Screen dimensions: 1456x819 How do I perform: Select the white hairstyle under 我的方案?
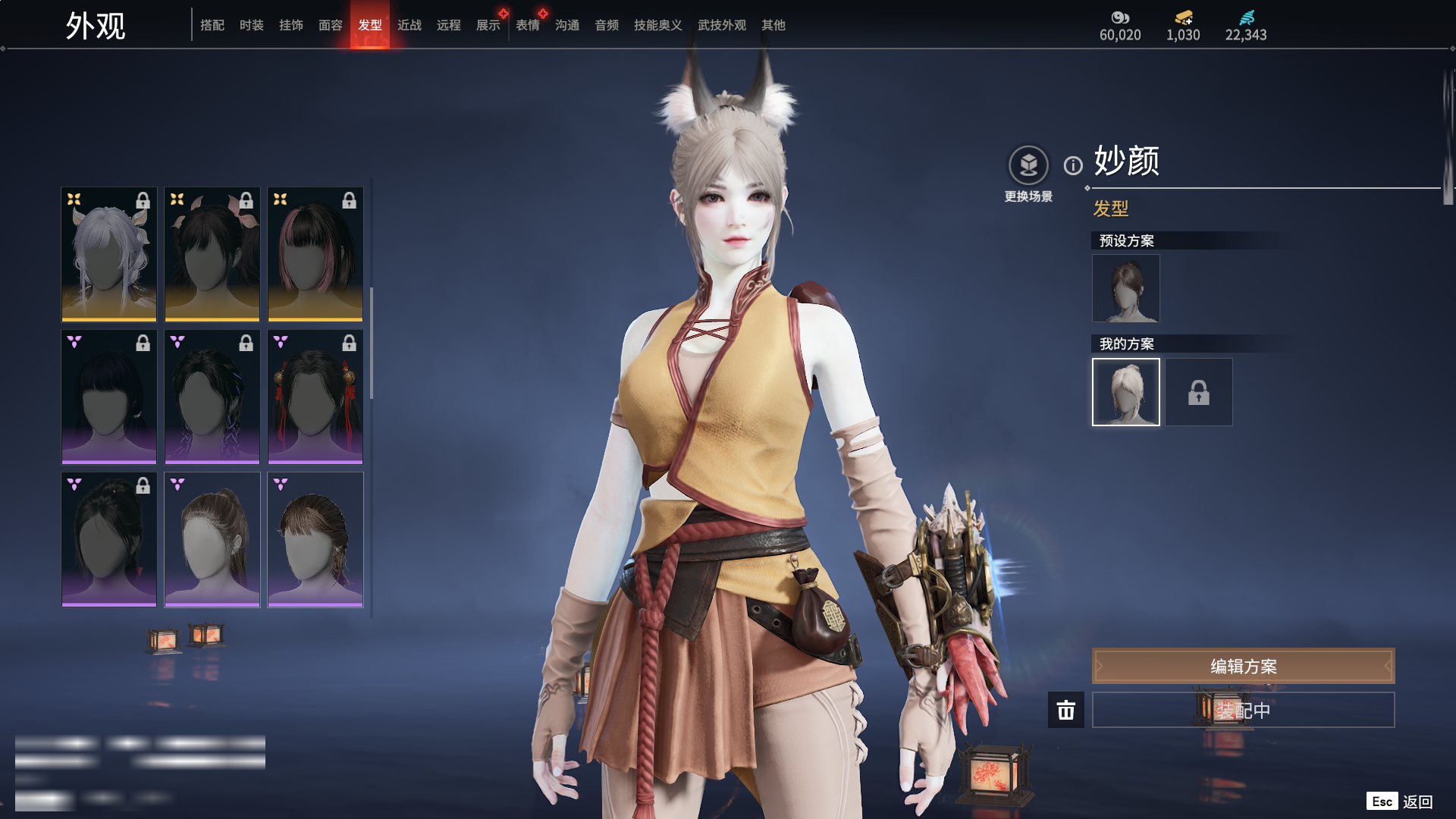tap(1126, 392)
